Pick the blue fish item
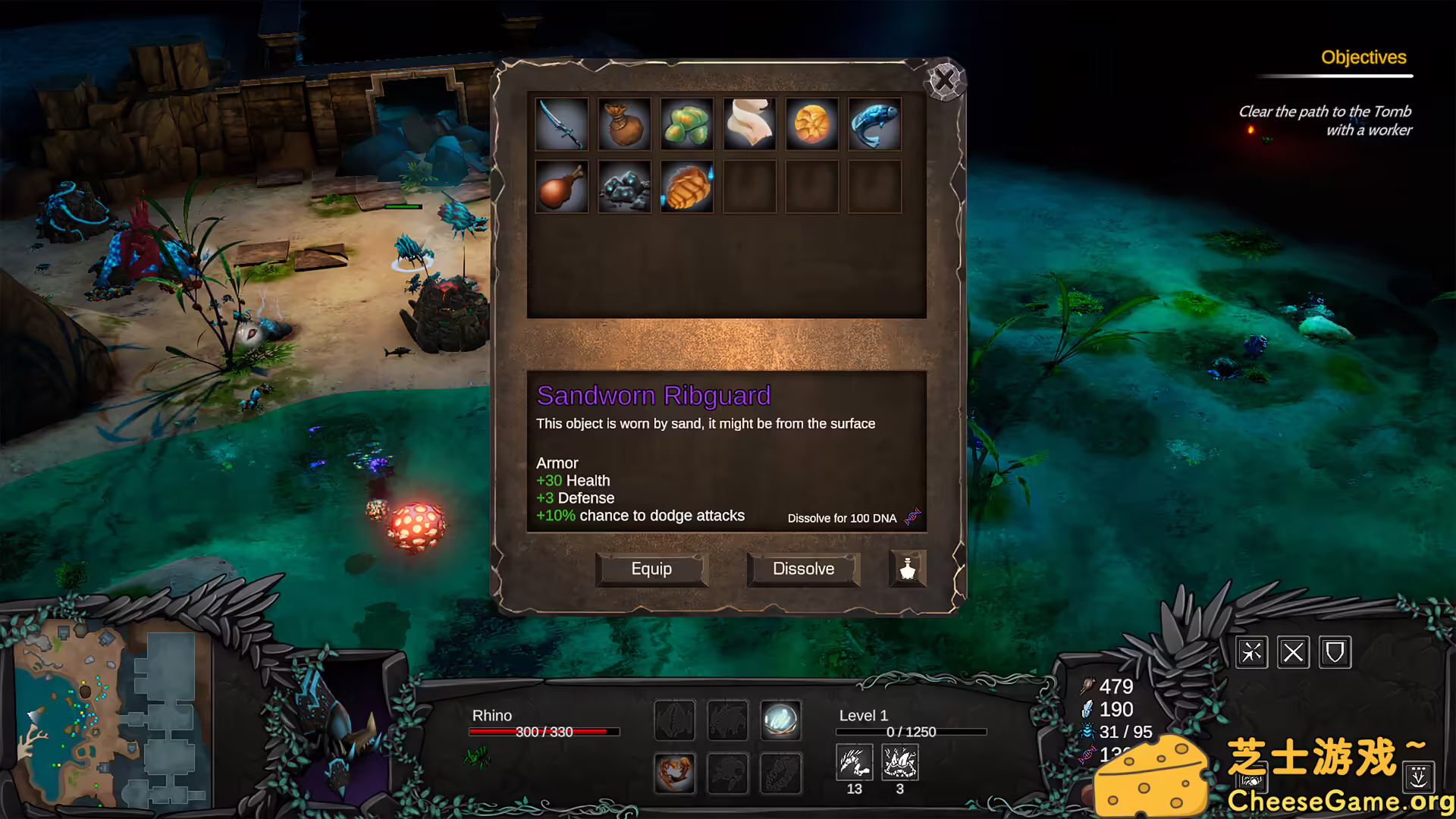1456x819 pixels. (874, 124)
